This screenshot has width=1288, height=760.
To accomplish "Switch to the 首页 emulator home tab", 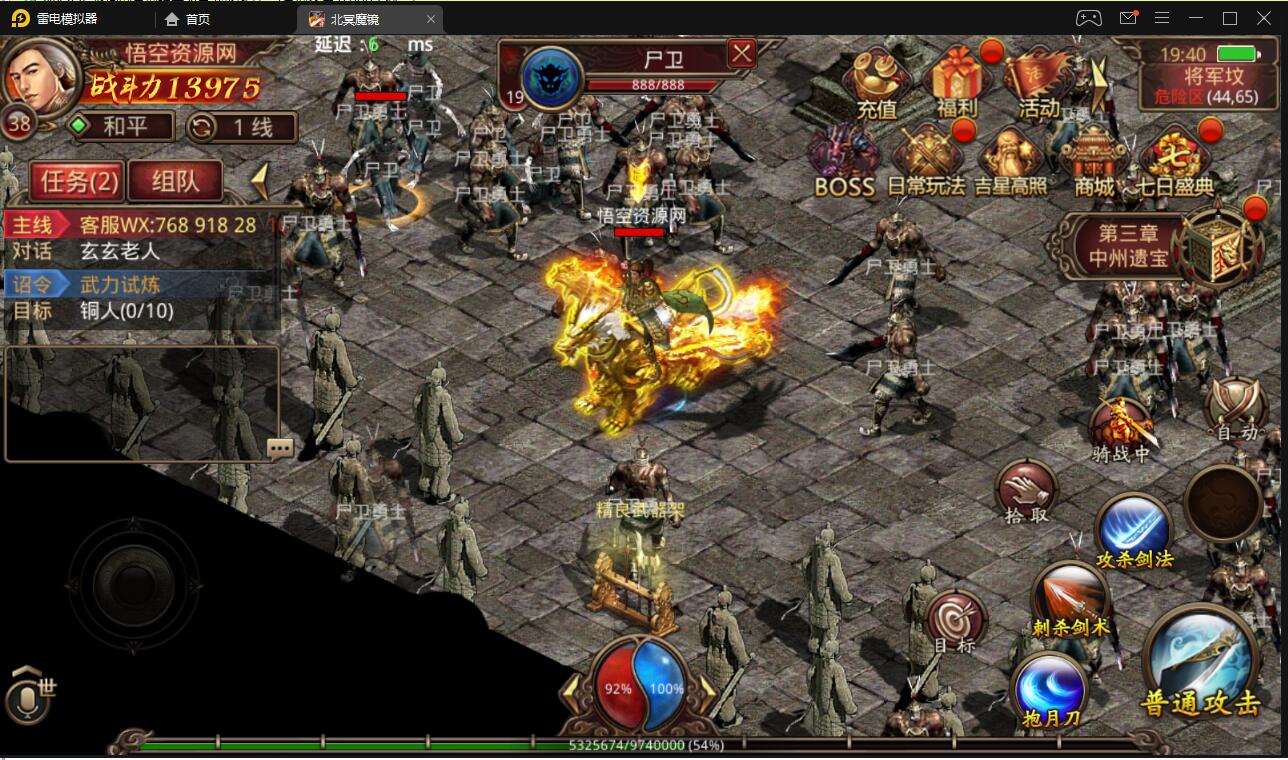I will [x=188, y=19].
